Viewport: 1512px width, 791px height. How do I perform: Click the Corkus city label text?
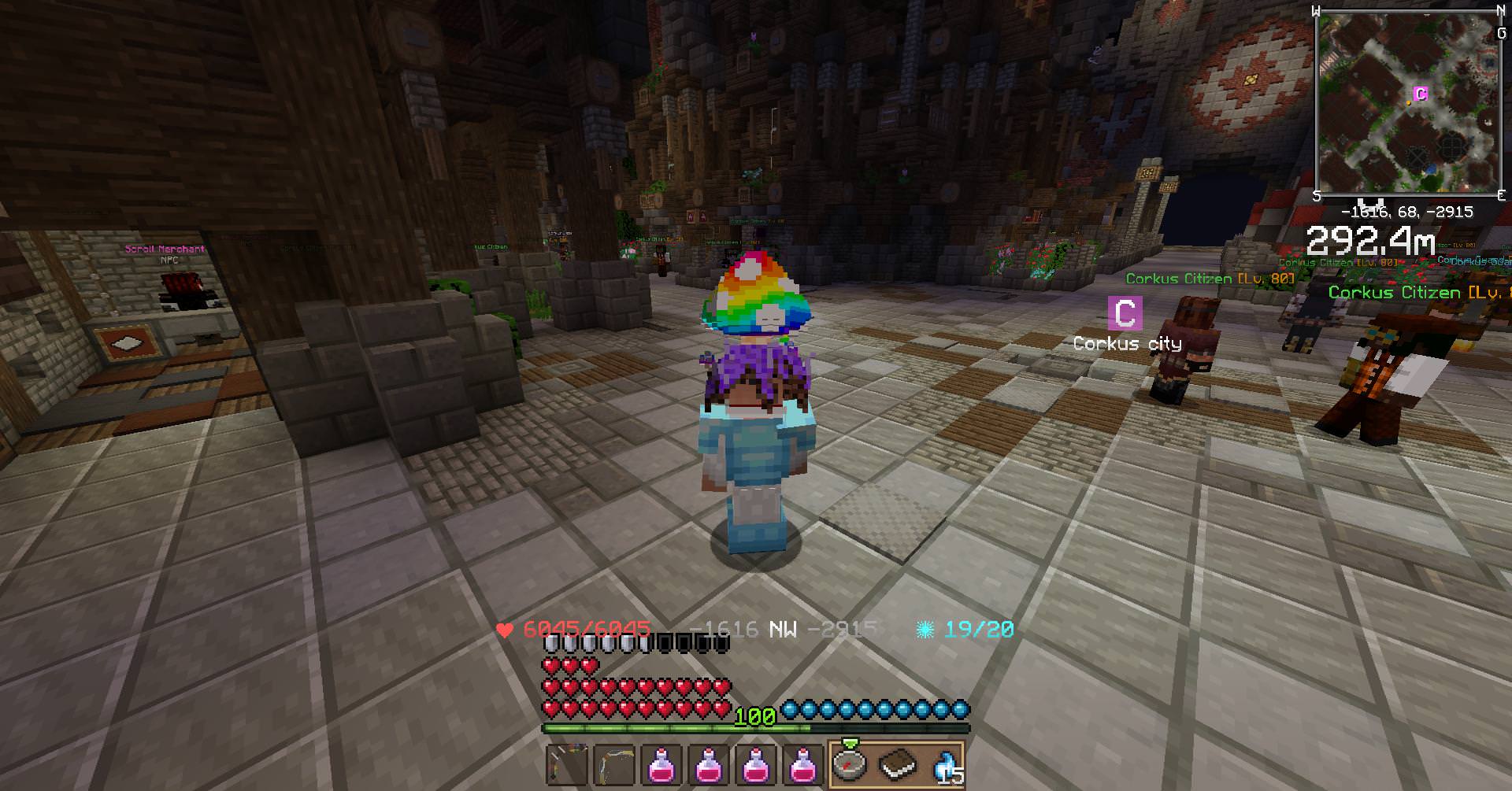(x=1128, y=343)
